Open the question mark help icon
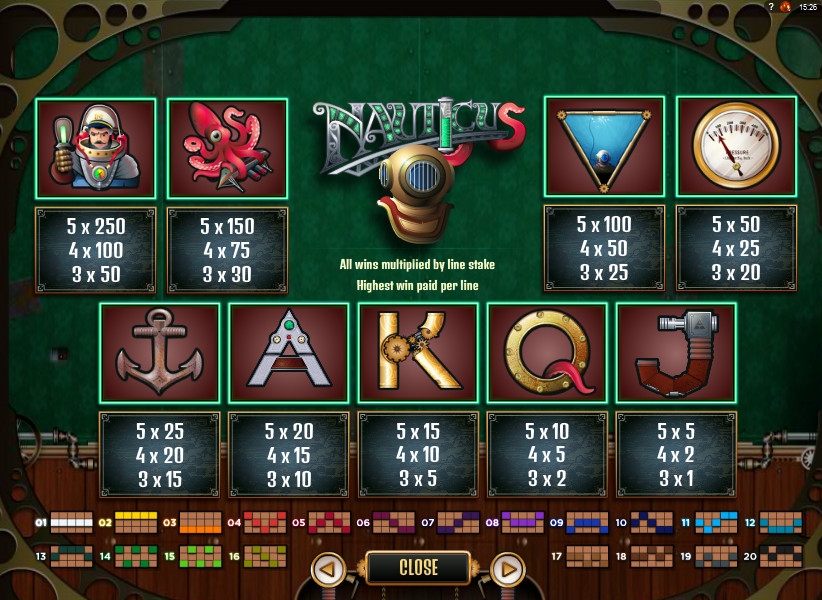 click(769, 7)
